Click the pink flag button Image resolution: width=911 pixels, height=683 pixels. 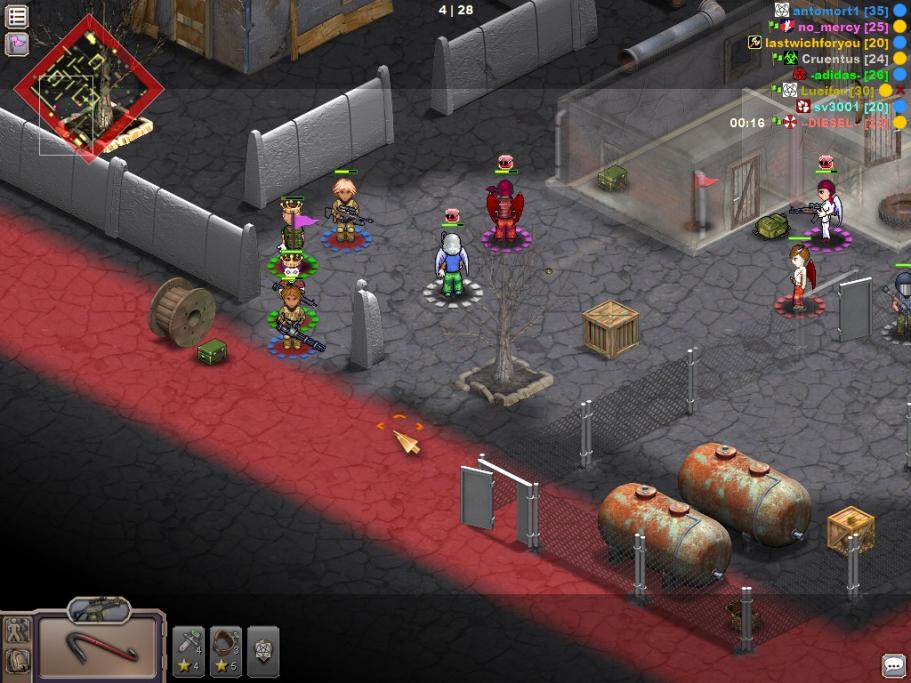17,44
